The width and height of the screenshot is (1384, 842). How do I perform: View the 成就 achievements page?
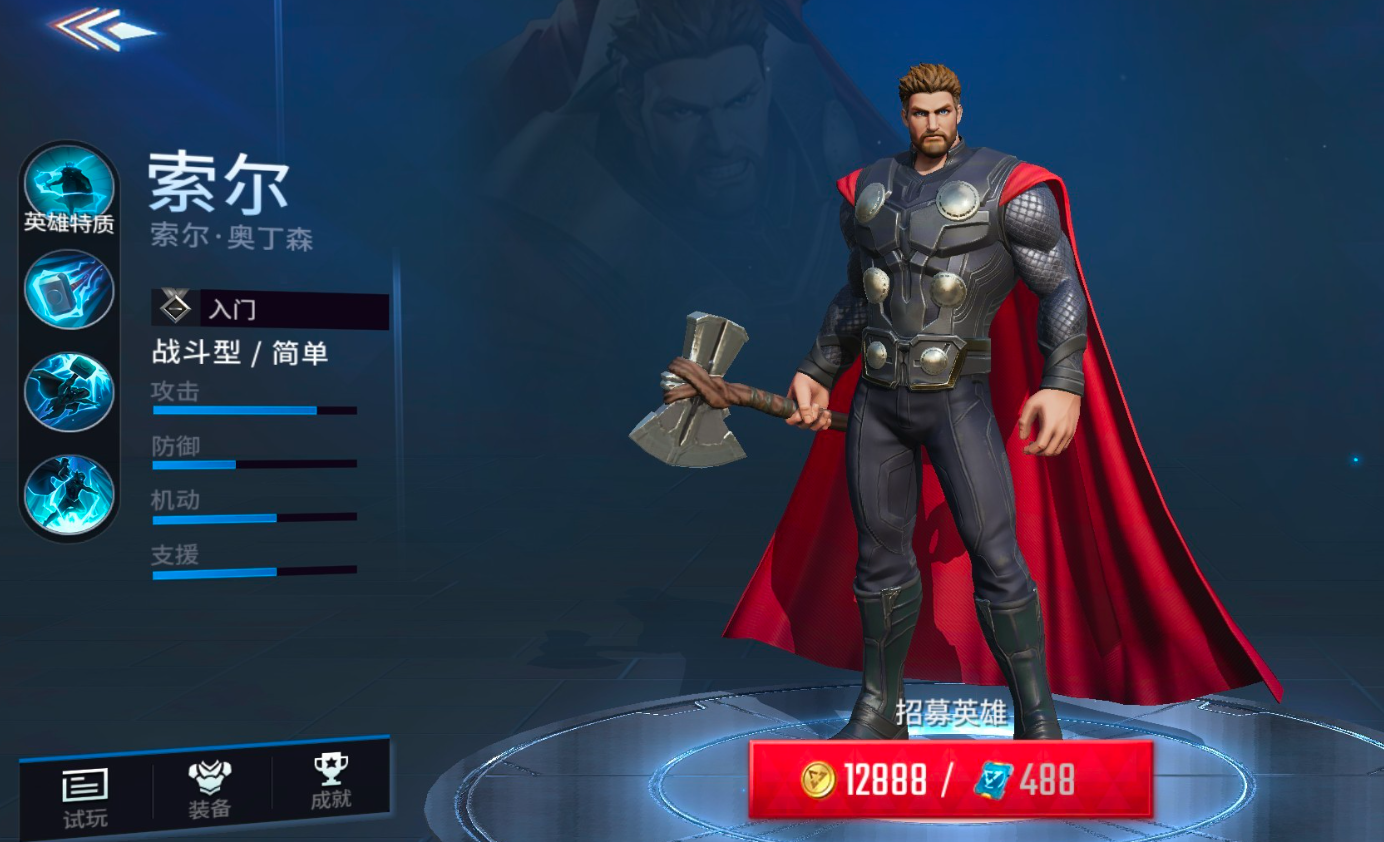pos(330,783)
